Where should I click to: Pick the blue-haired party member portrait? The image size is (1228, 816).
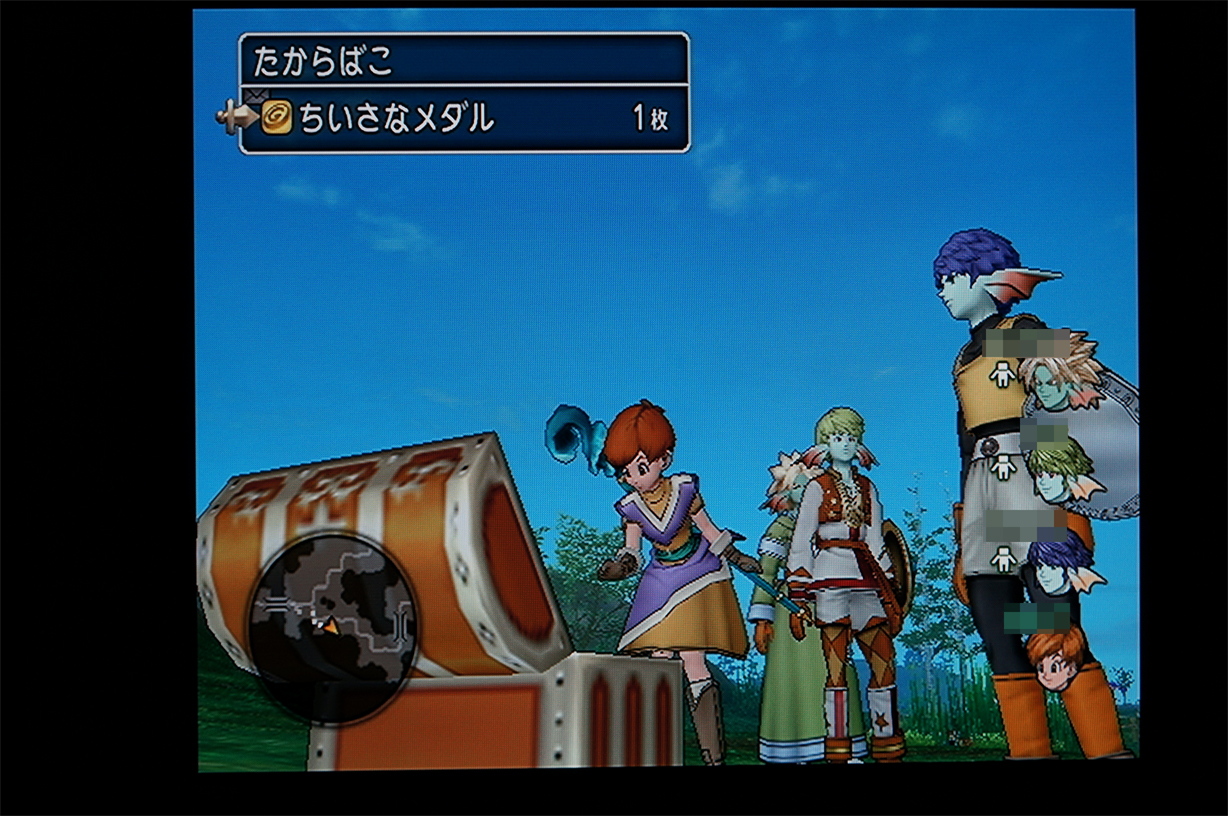pos(1058,564)
